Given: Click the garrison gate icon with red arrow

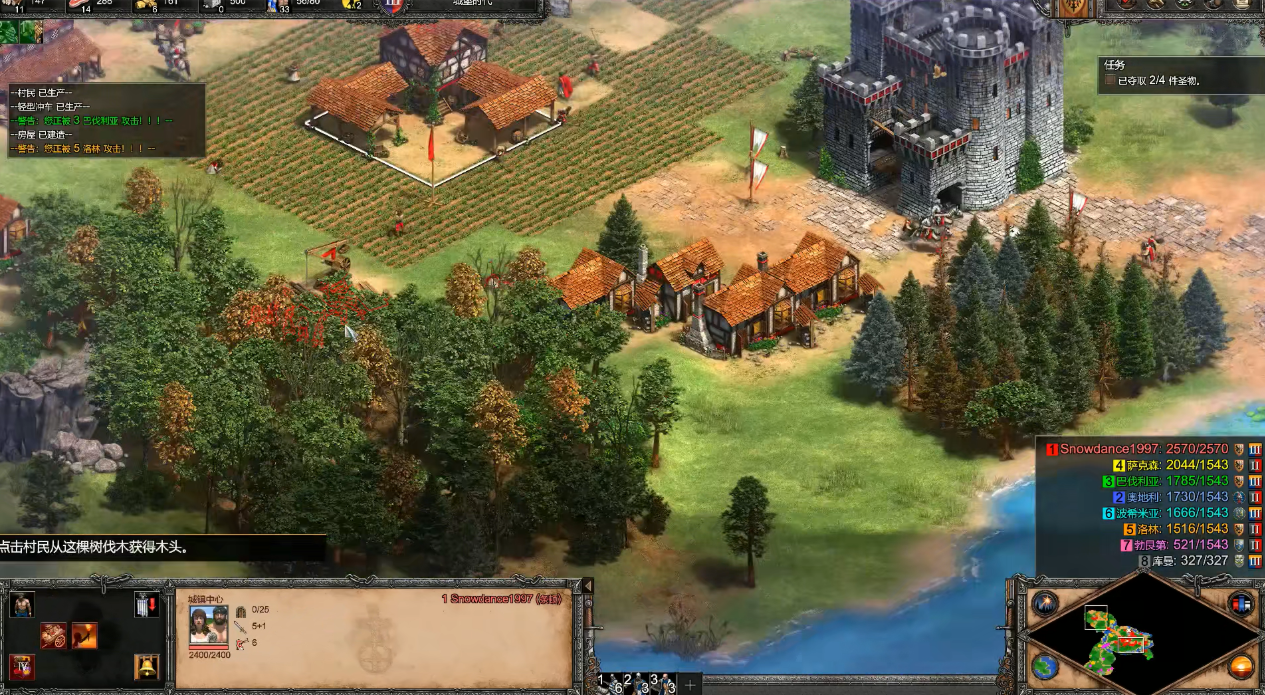Looking at the screenshot, I should [146, 604].
